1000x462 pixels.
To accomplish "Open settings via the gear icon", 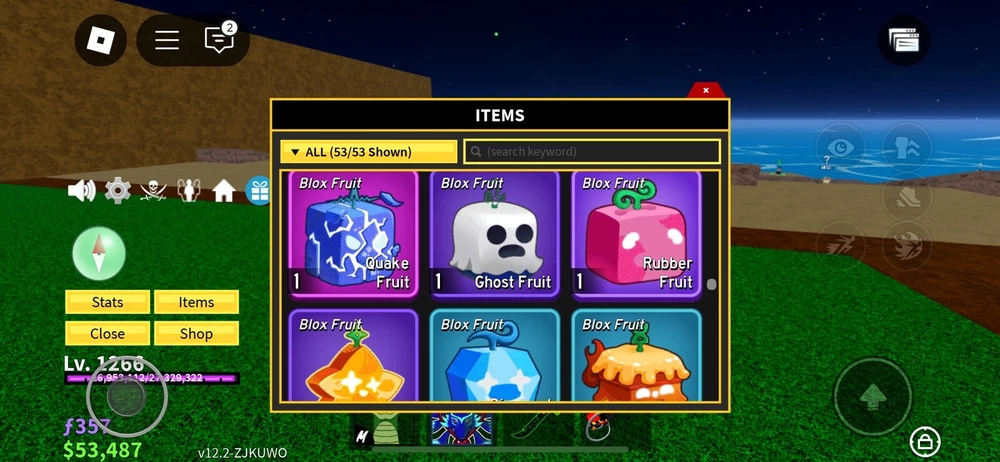I will click(x=118, y=190).
